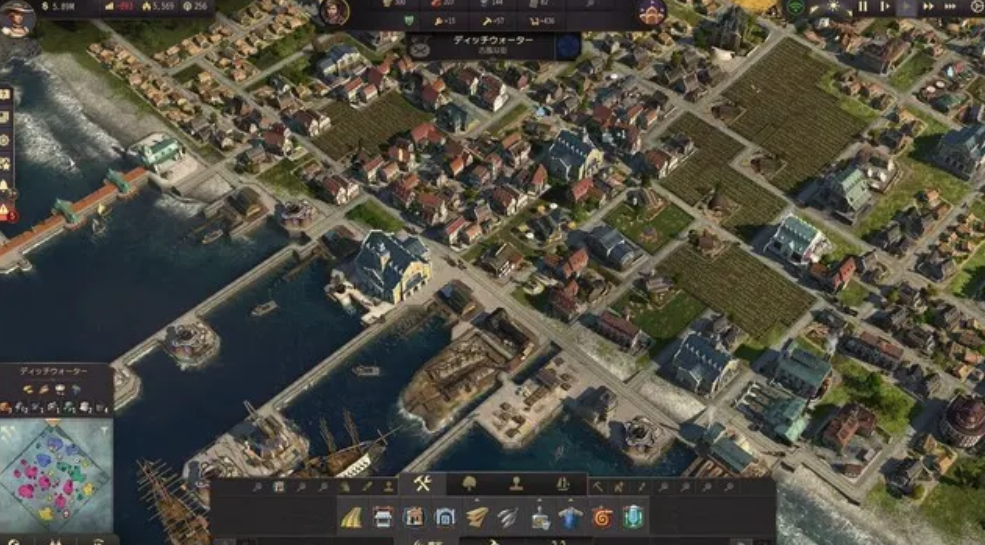985x545 pixels.
Task: Pick the green microphone building icon
Action: (633, 517)
